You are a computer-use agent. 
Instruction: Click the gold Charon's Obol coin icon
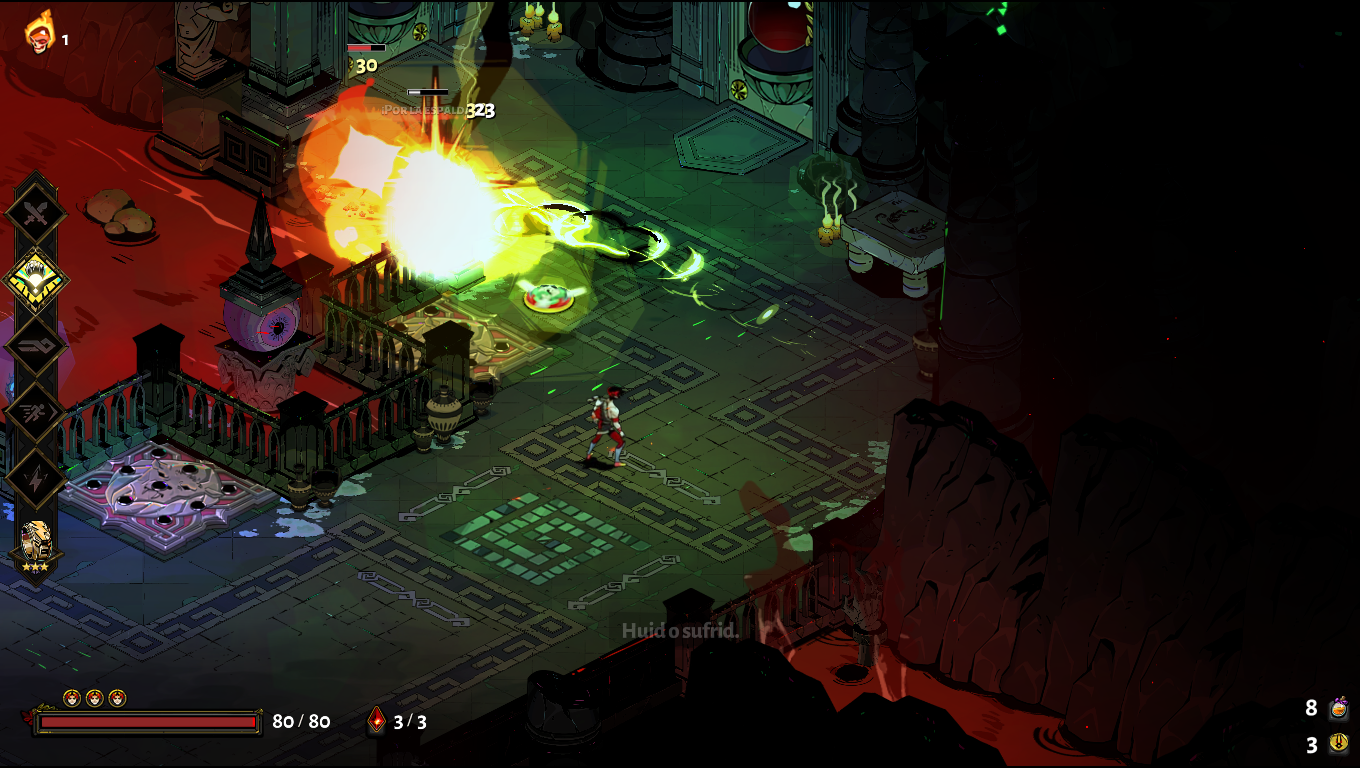[1338, 744]
